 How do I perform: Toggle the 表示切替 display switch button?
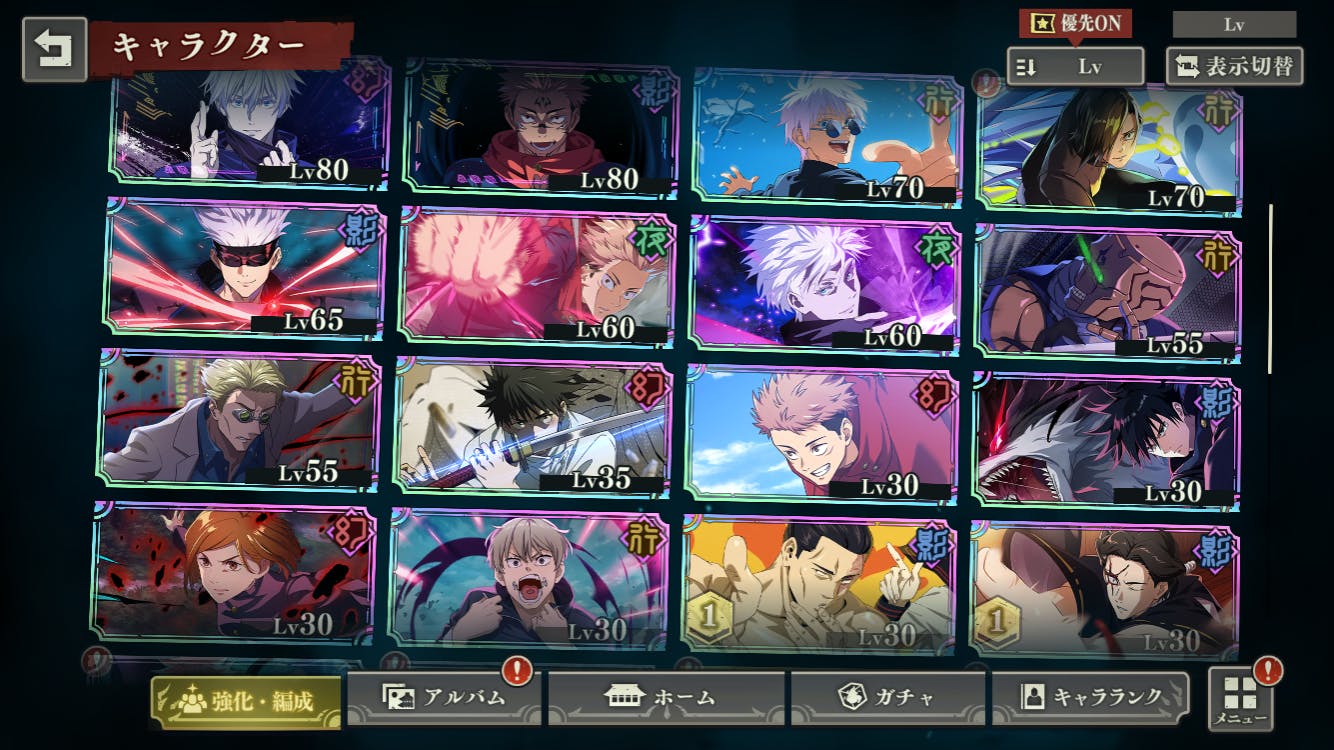(1235, 67)
